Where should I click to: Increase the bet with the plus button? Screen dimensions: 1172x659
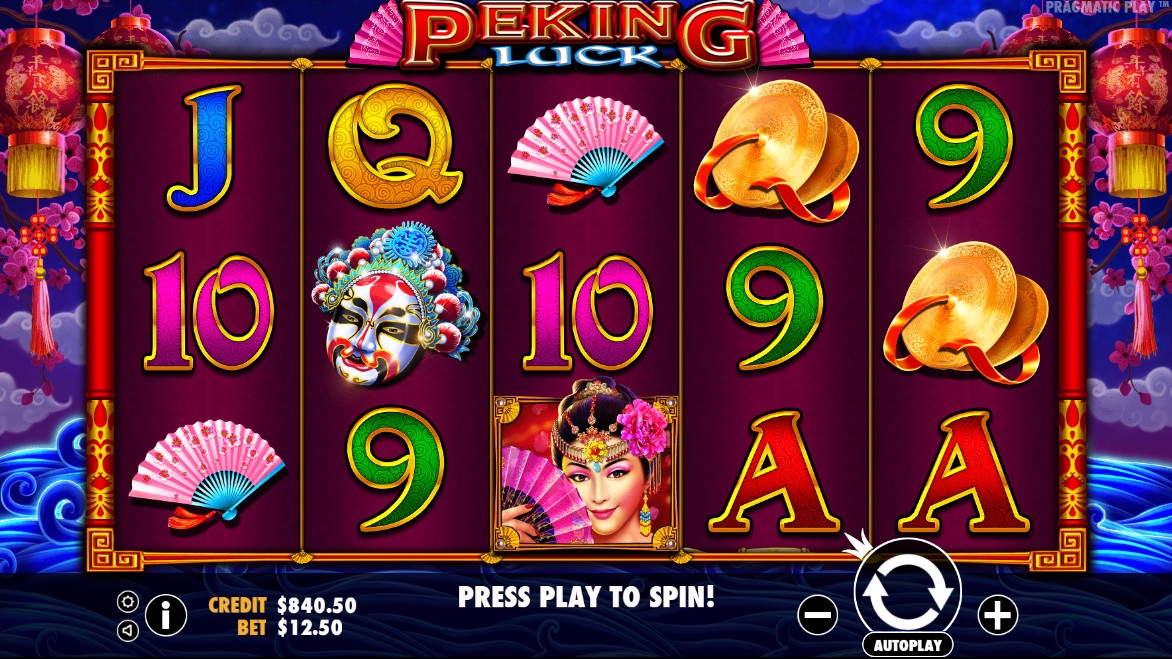click(997, 615)
